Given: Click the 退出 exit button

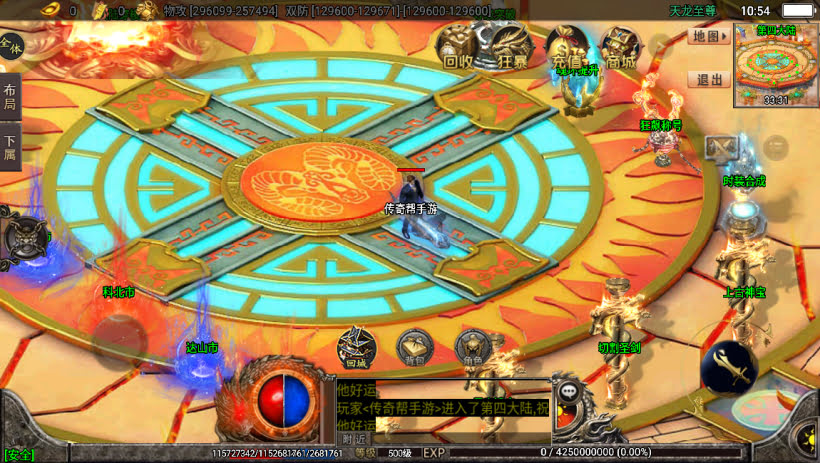Looking at the screenshot, I should point(708,80).
